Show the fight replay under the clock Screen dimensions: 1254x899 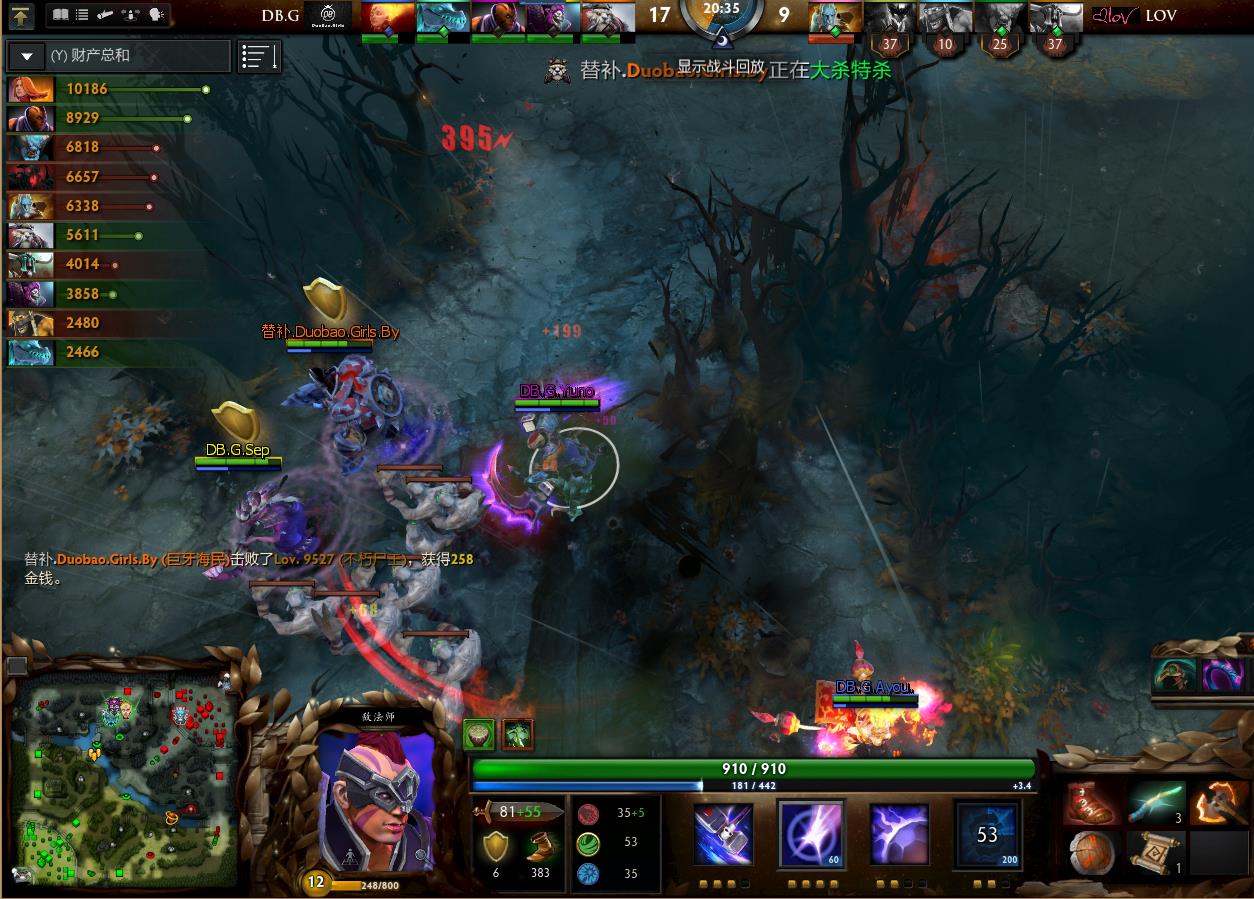point(720,66)
